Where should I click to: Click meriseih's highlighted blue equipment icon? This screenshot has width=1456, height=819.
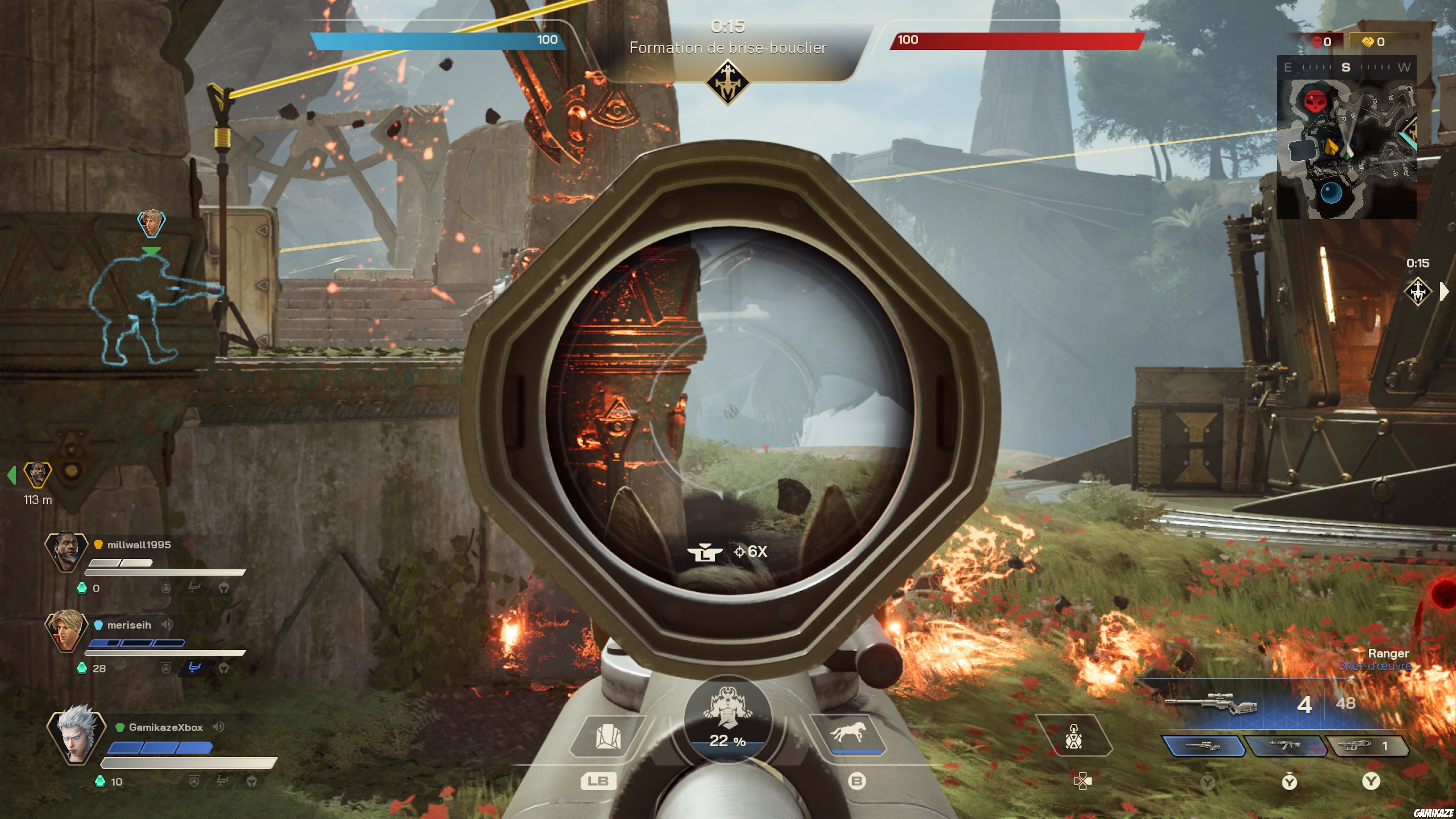(x=194, y=668)
